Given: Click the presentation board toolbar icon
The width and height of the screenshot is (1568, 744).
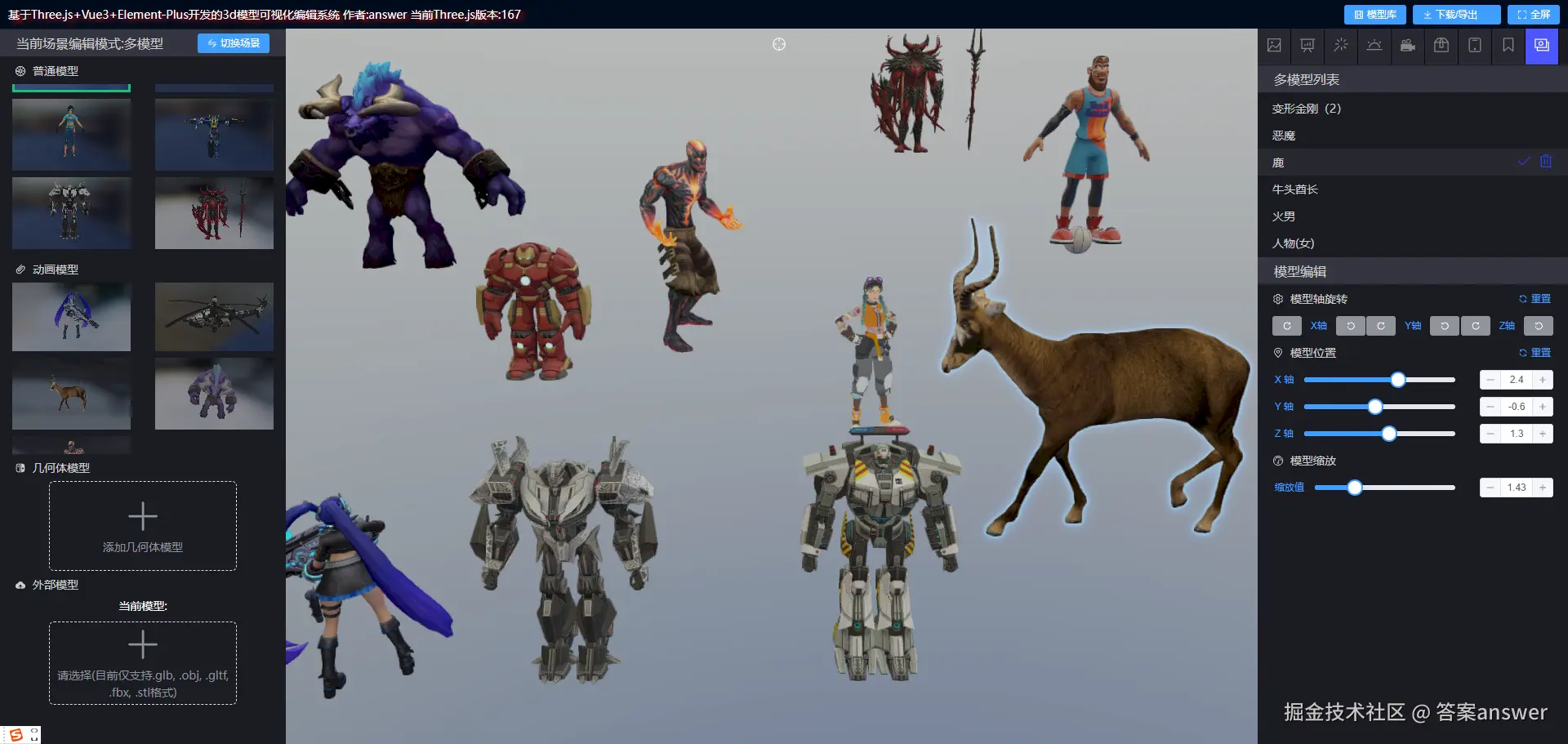Looking at the screenshot, I should pos(1307,46).
